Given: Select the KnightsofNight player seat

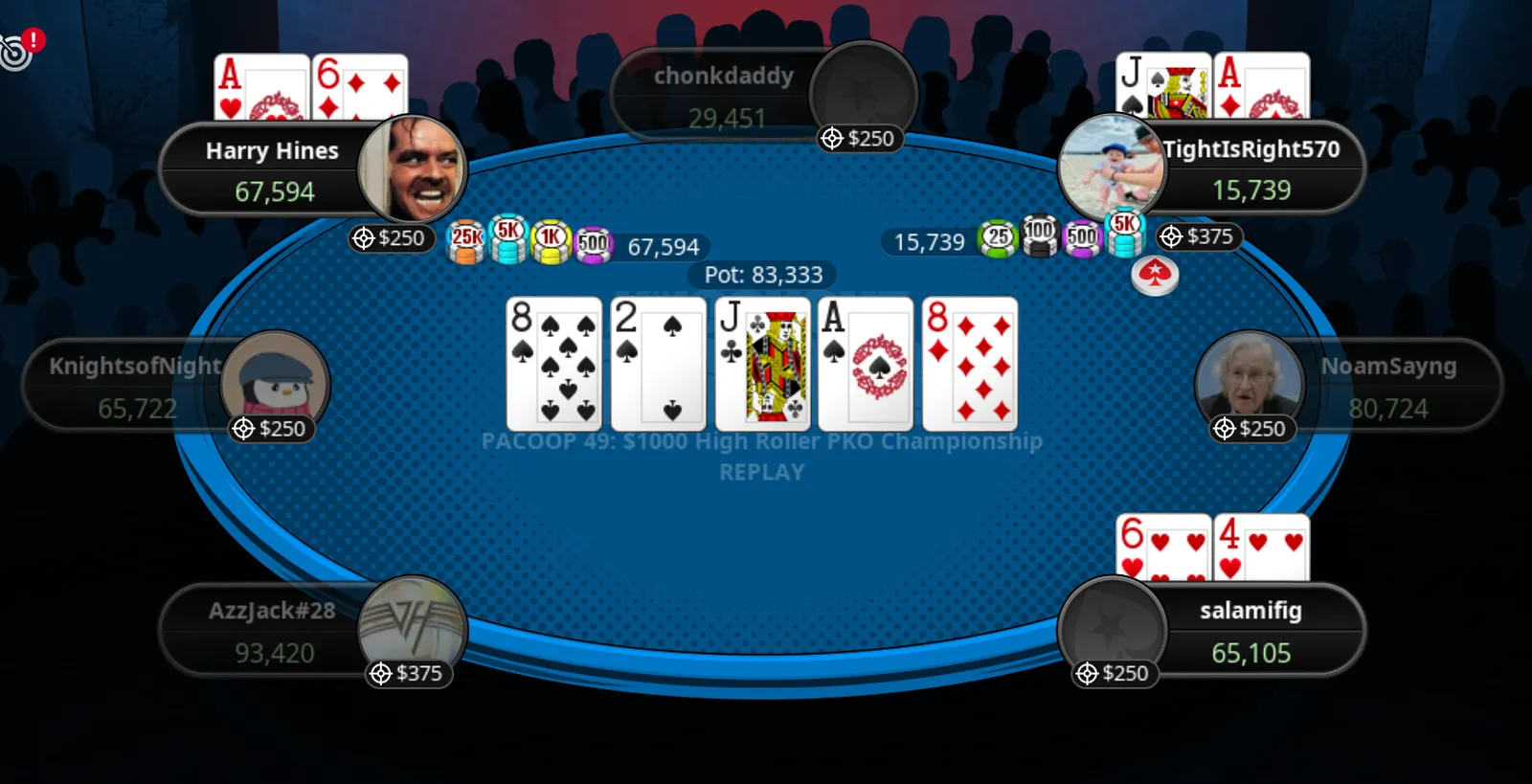Looking at the screenshot, I should 135,387.
